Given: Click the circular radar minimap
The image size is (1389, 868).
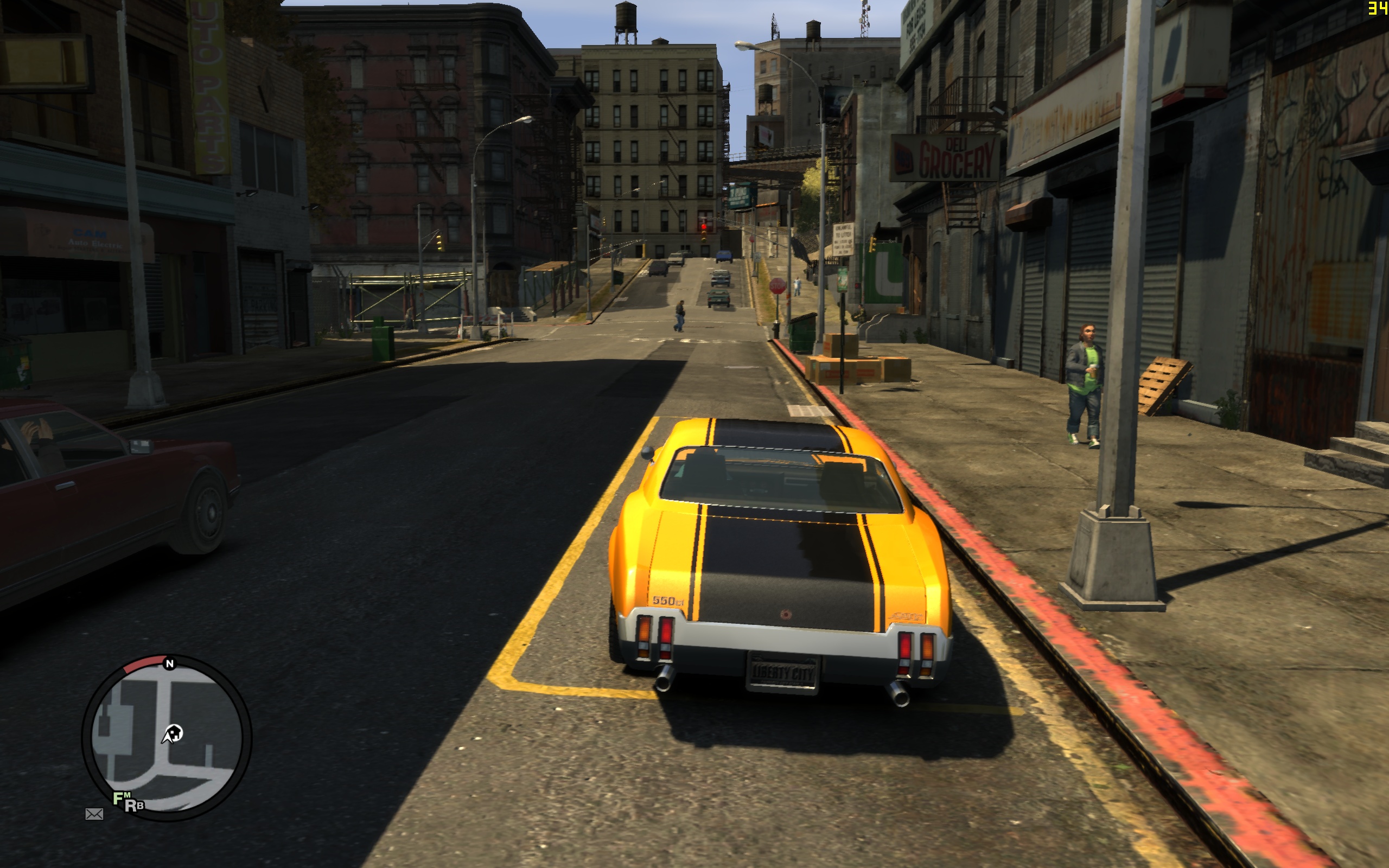Looking at the screenshot, I should 167,738.
